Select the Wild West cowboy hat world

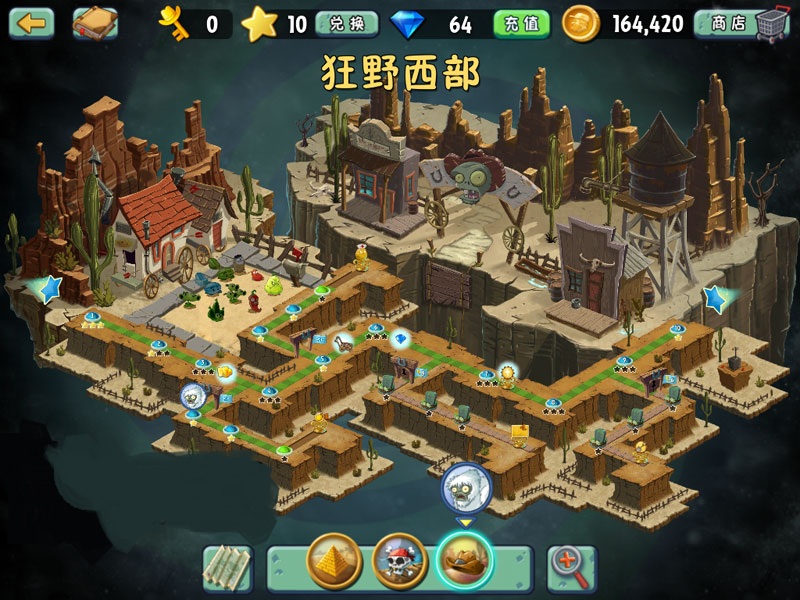(465, 561)
